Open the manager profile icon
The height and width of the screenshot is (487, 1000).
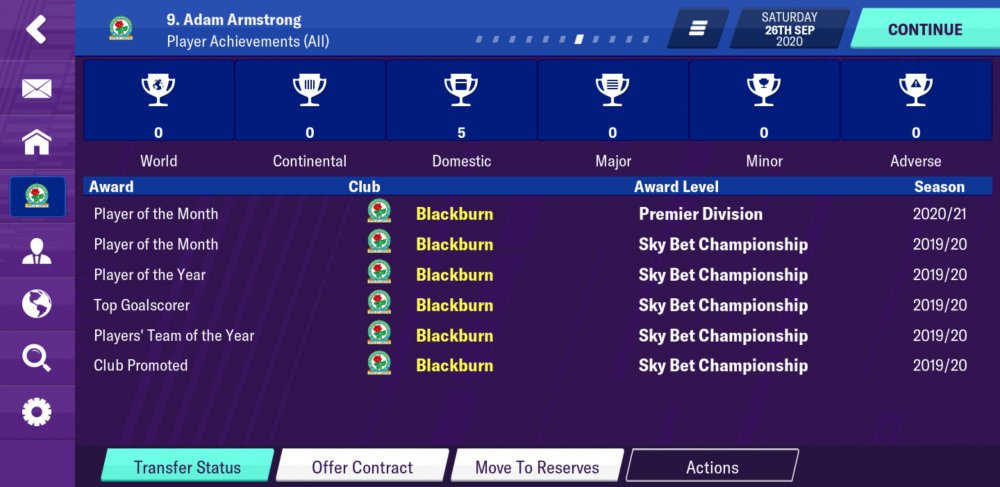click(37, 250)
